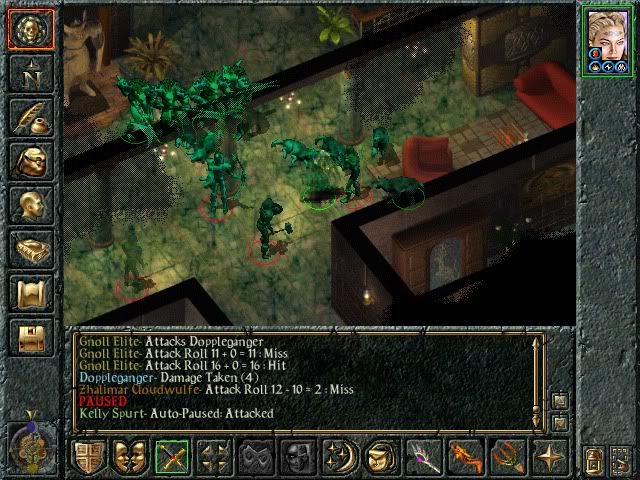Screen dimensions: 640x480
Task: Open the mage spellbook button
Action: click(30, 249)
